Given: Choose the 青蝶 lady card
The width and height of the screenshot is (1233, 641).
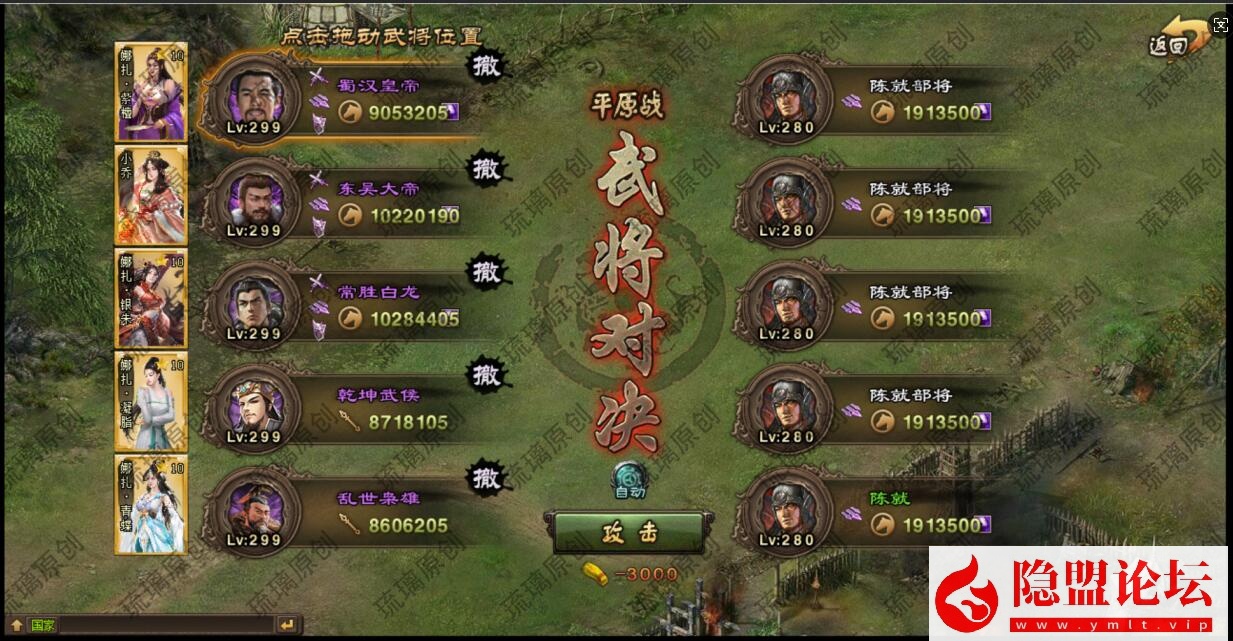Looking at the screenshot, I should [151, 504].
